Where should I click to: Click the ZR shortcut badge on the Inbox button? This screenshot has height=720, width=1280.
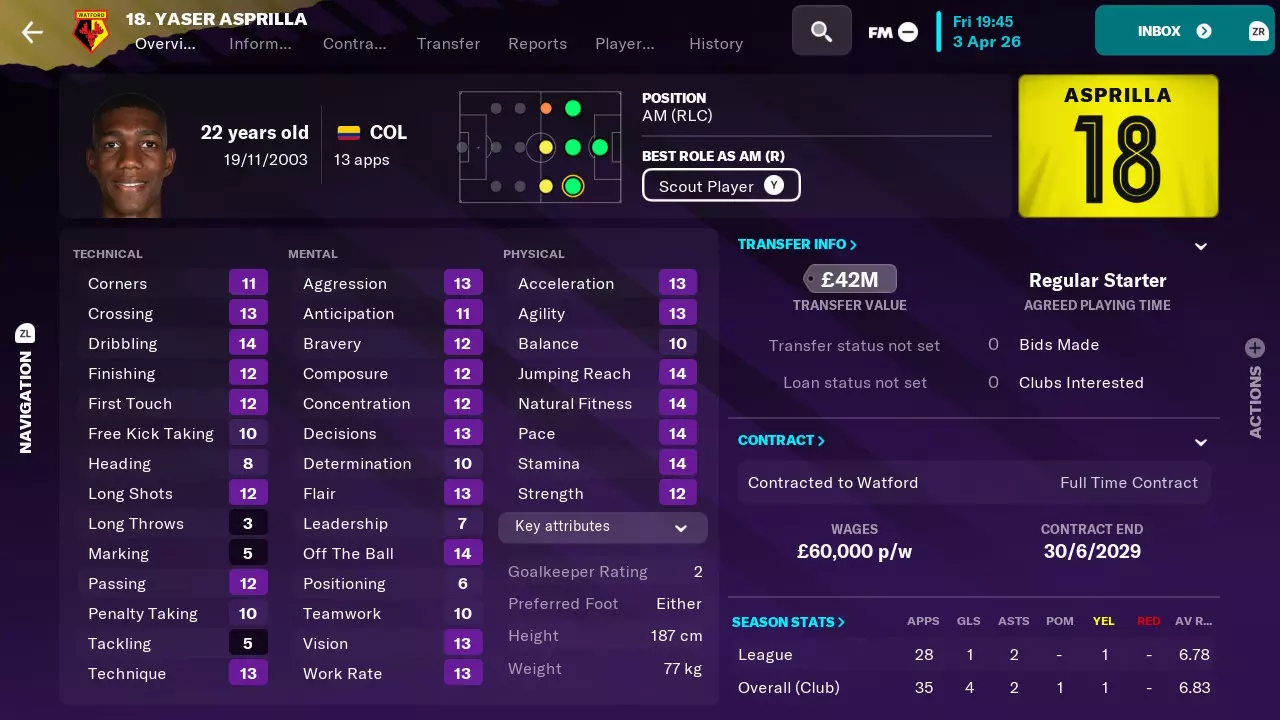tap(1258, 31)
